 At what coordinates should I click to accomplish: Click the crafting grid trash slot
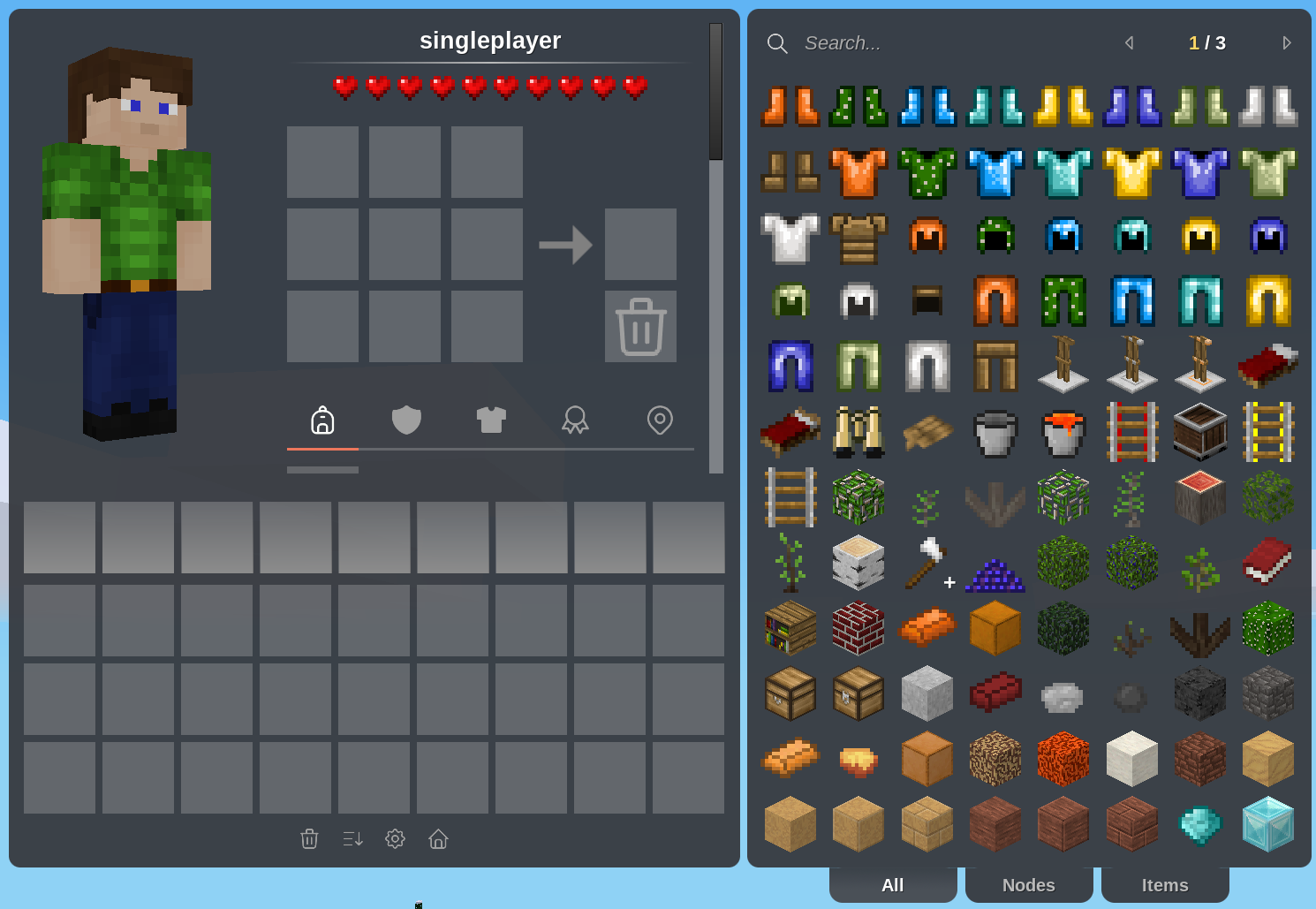click(640, 326)
